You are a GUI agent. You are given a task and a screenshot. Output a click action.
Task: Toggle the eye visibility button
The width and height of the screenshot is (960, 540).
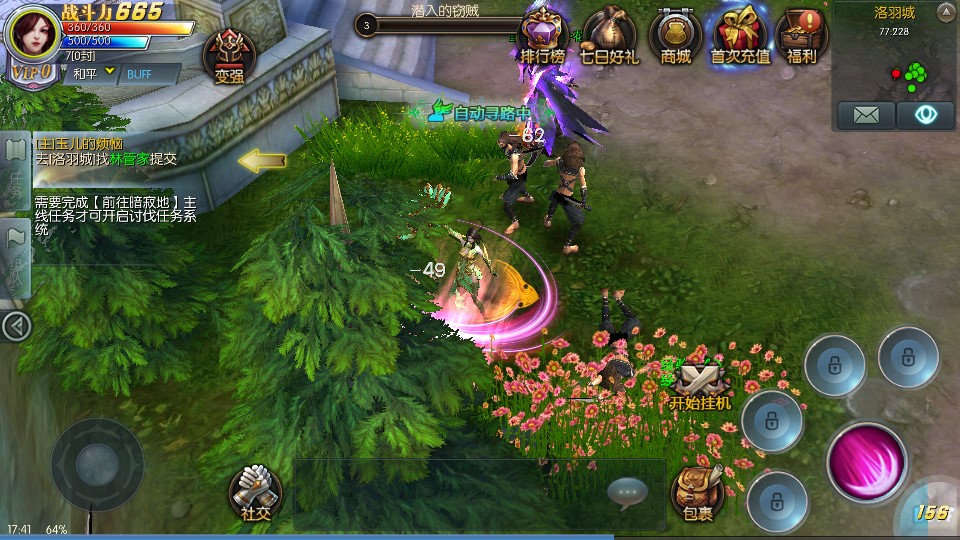click(925, 115)
